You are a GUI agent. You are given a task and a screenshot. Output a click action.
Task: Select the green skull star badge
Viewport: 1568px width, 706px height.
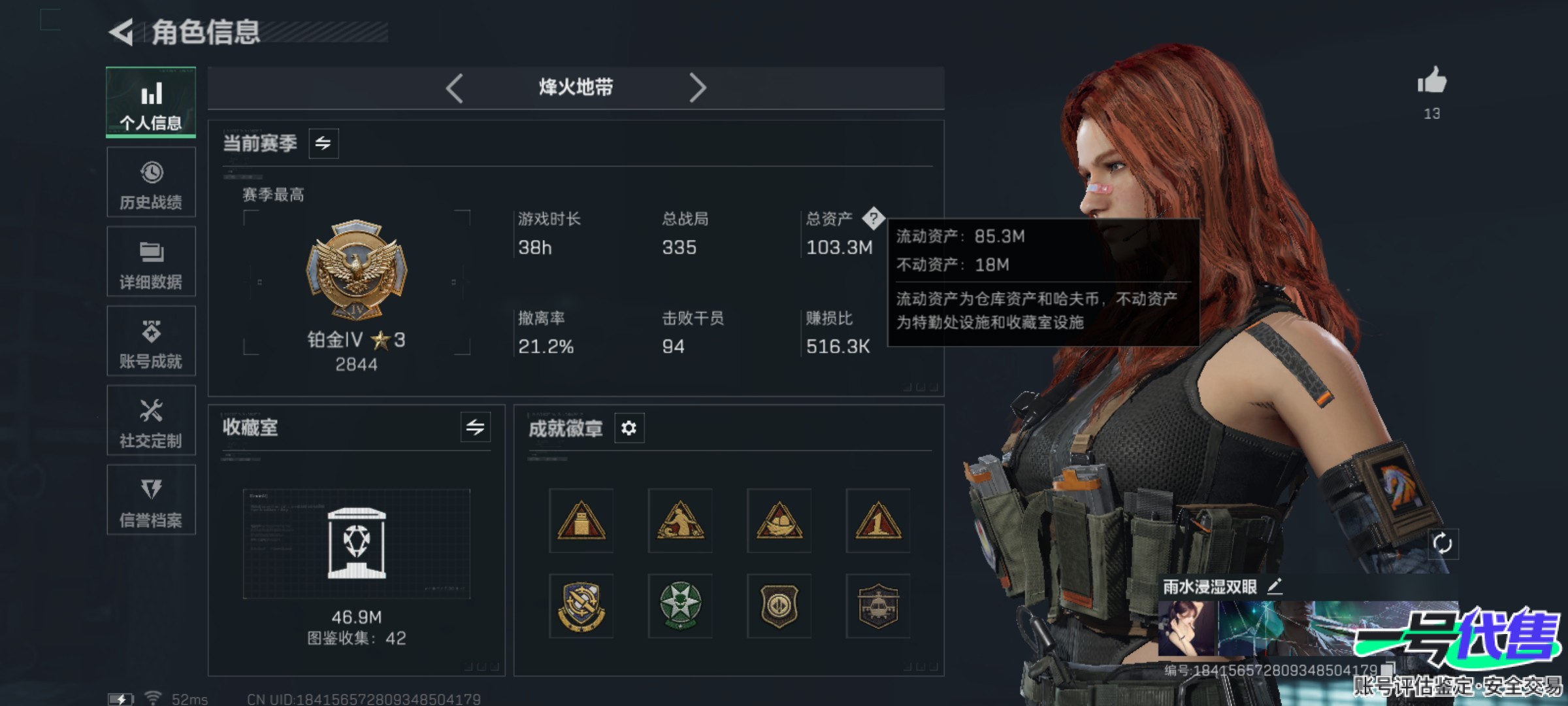[x=680, y=606]
